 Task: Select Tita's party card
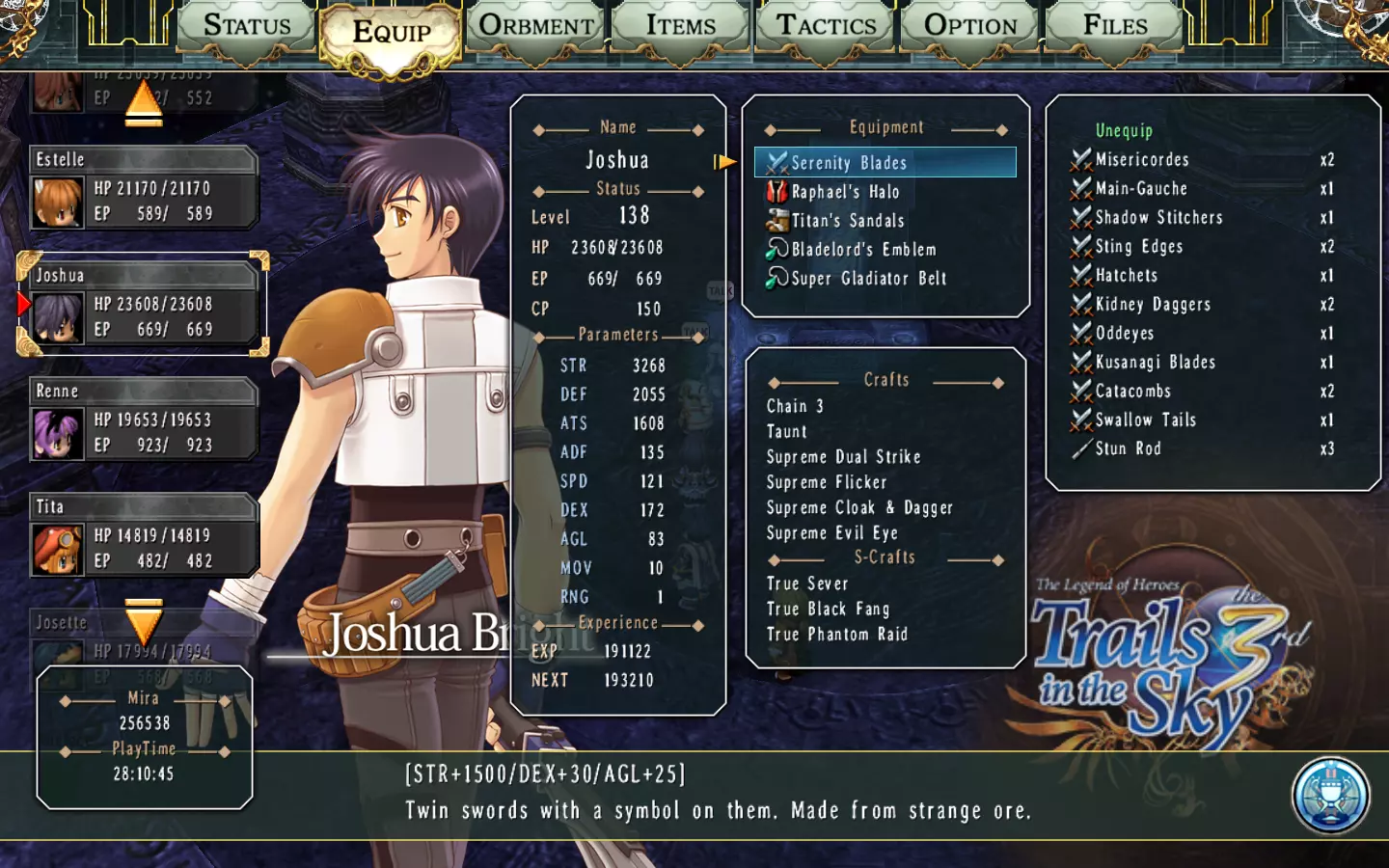click(143, 535)
